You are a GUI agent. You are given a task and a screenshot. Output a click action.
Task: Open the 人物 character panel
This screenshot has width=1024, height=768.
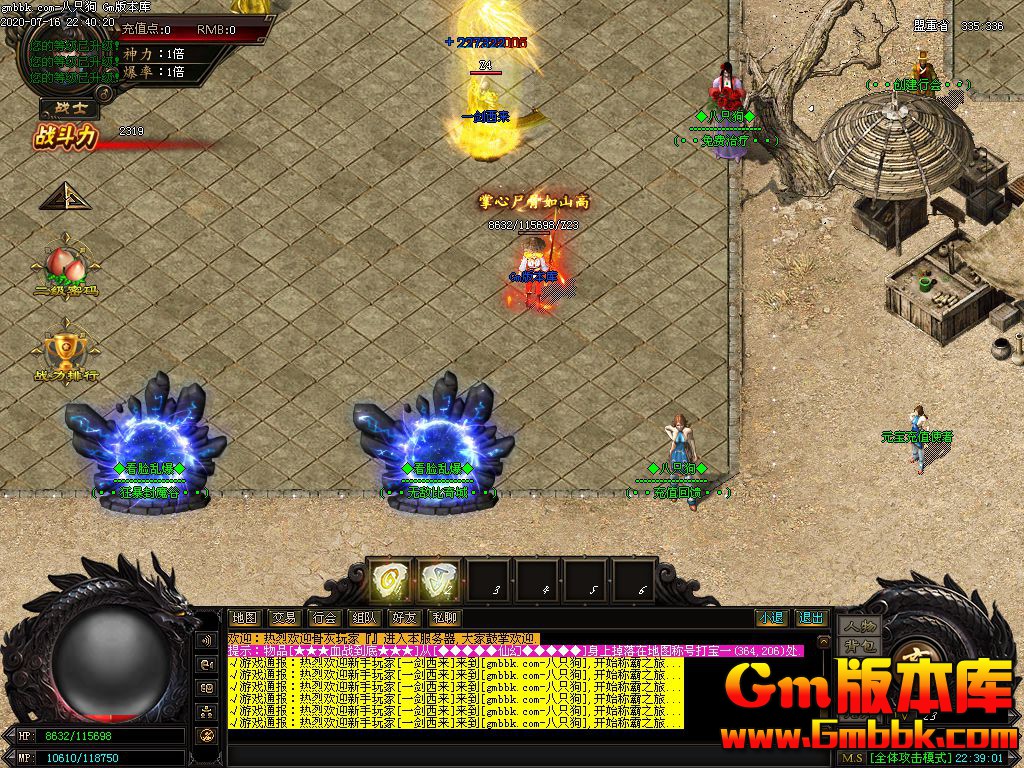859,625
